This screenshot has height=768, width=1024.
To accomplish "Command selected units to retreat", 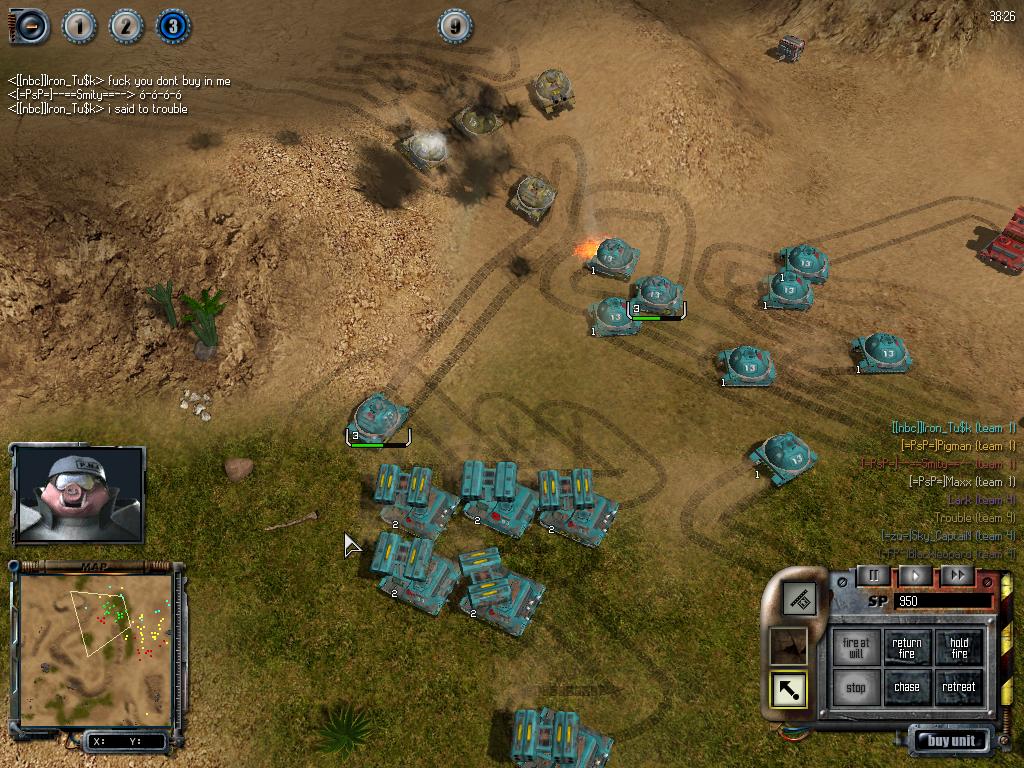I will coord(959,688).
